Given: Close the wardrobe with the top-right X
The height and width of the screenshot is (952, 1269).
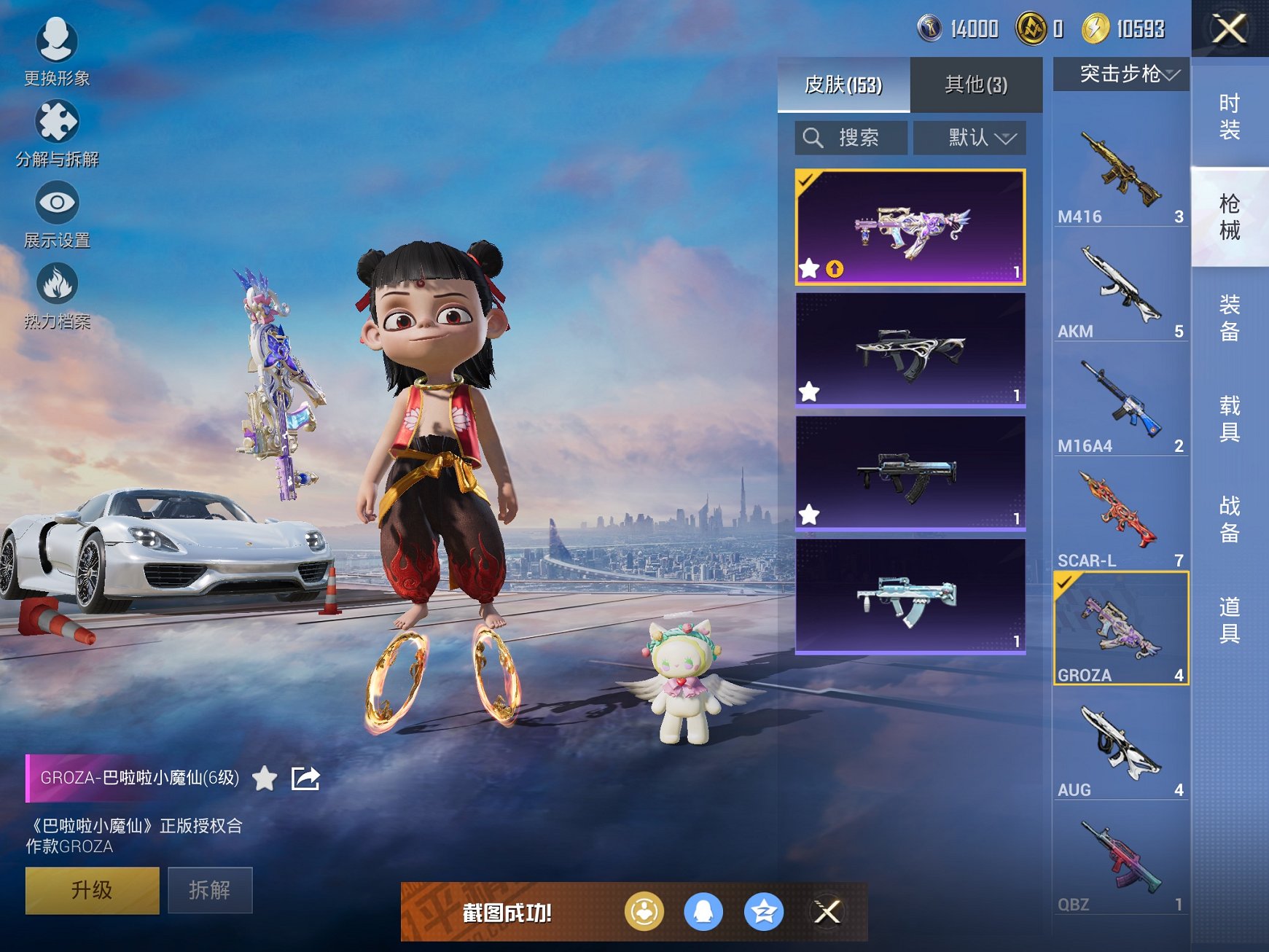Looking at the screenshot, I should 1229,29.
